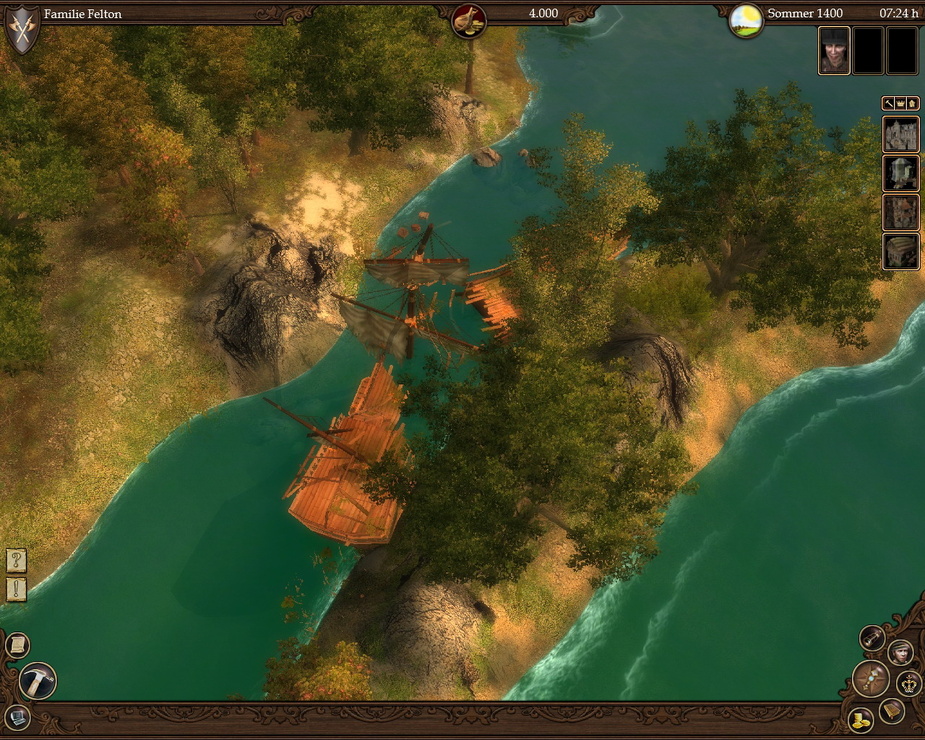Switch to the small hammer filter tab
Viewport: 925px width, 740px height.
click(888, 103)
